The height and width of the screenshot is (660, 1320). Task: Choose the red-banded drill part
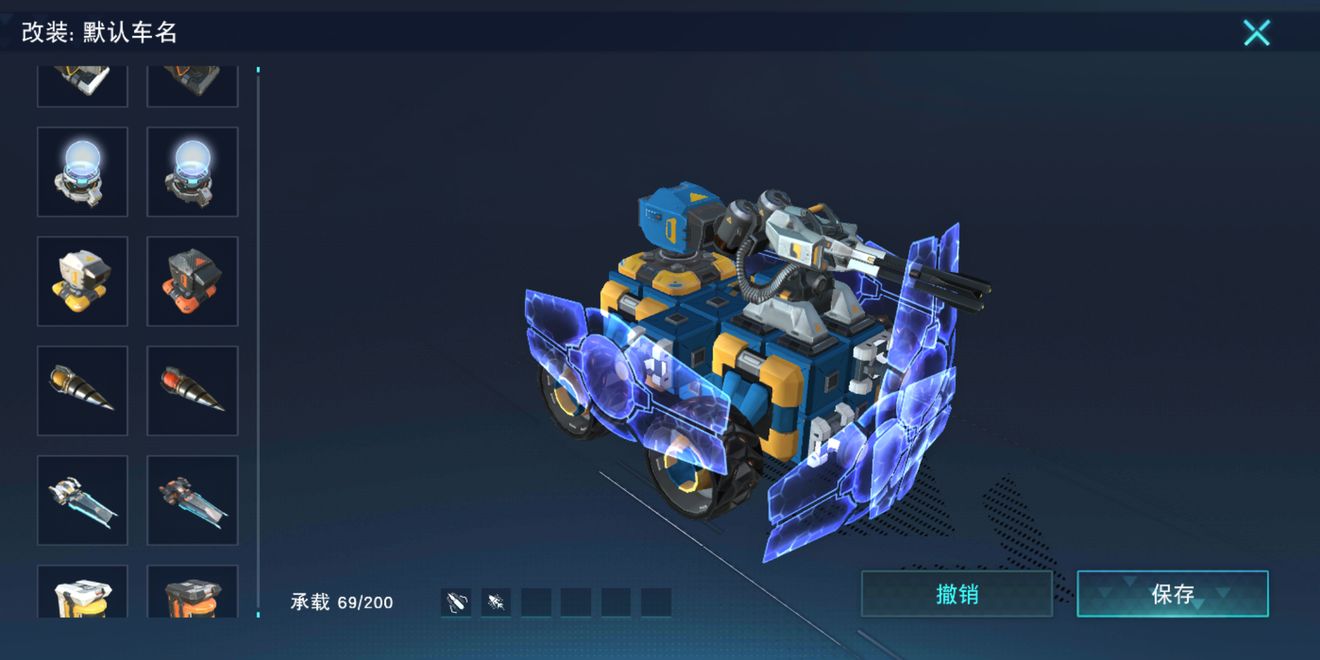[192, 391]
